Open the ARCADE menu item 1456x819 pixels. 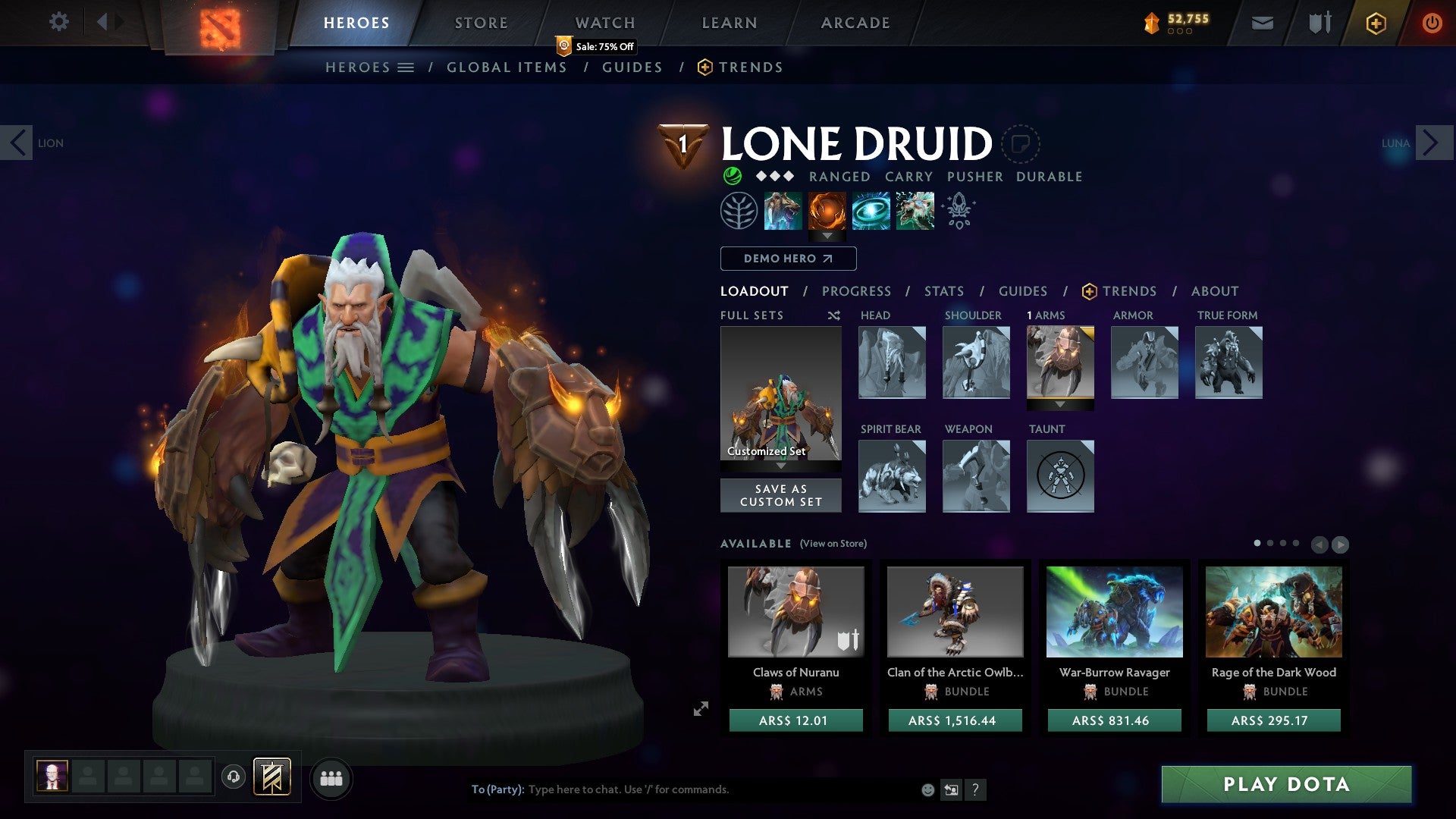[855, 22]
